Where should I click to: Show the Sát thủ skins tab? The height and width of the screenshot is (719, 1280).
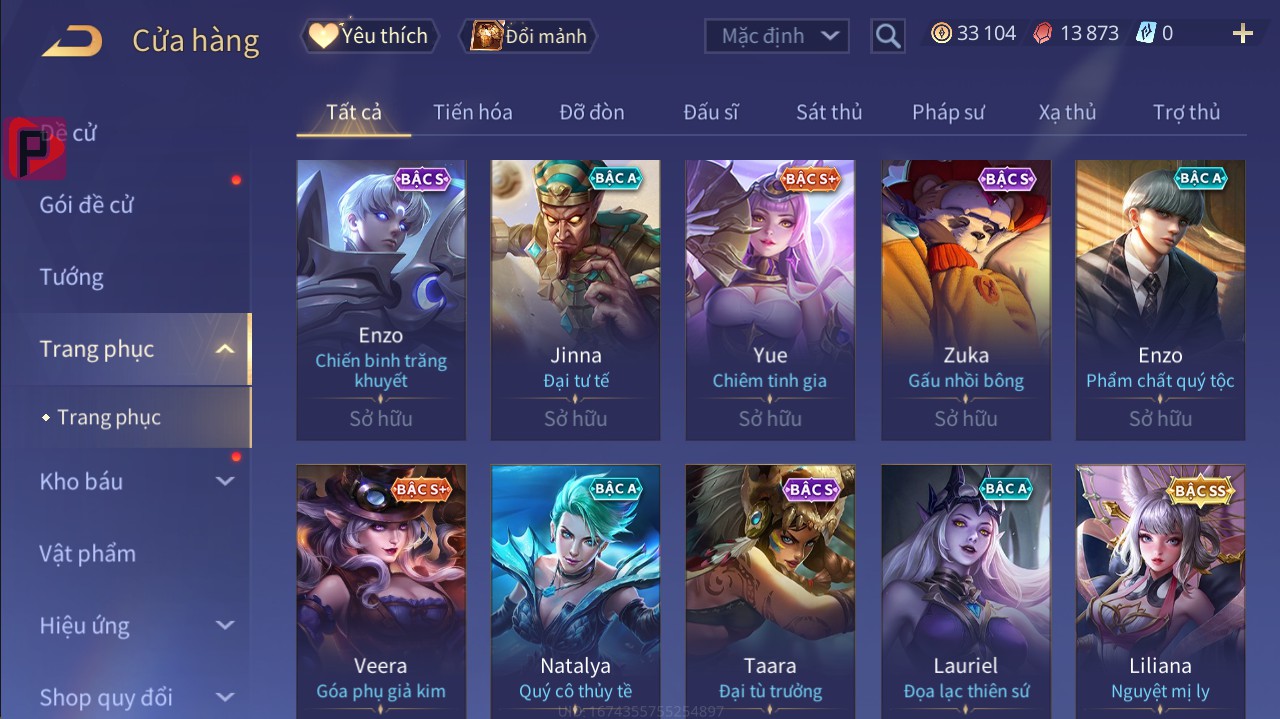828,112
